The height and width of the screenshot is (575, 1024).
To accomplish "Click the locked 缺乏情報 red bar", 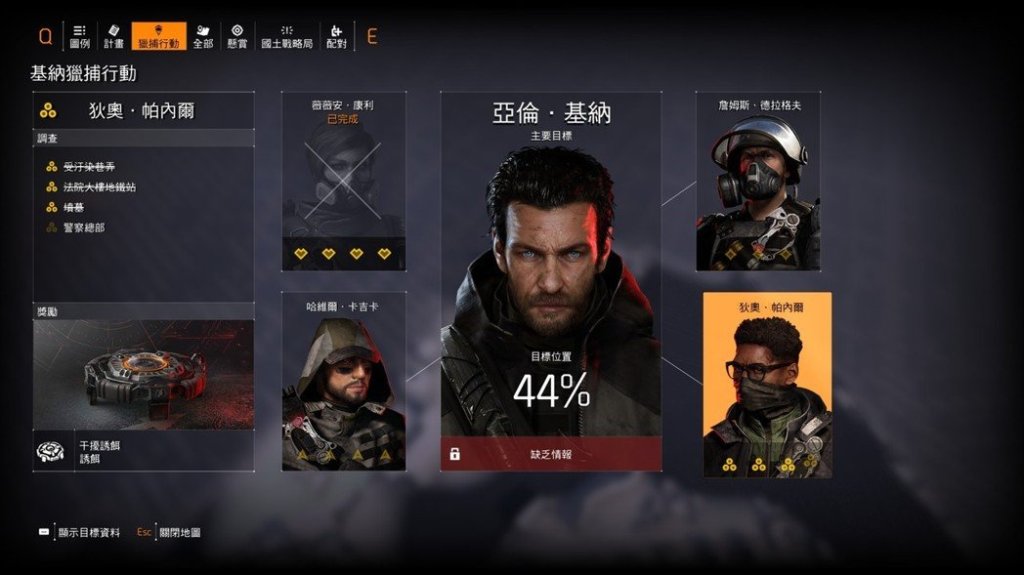I will point(551,454).
